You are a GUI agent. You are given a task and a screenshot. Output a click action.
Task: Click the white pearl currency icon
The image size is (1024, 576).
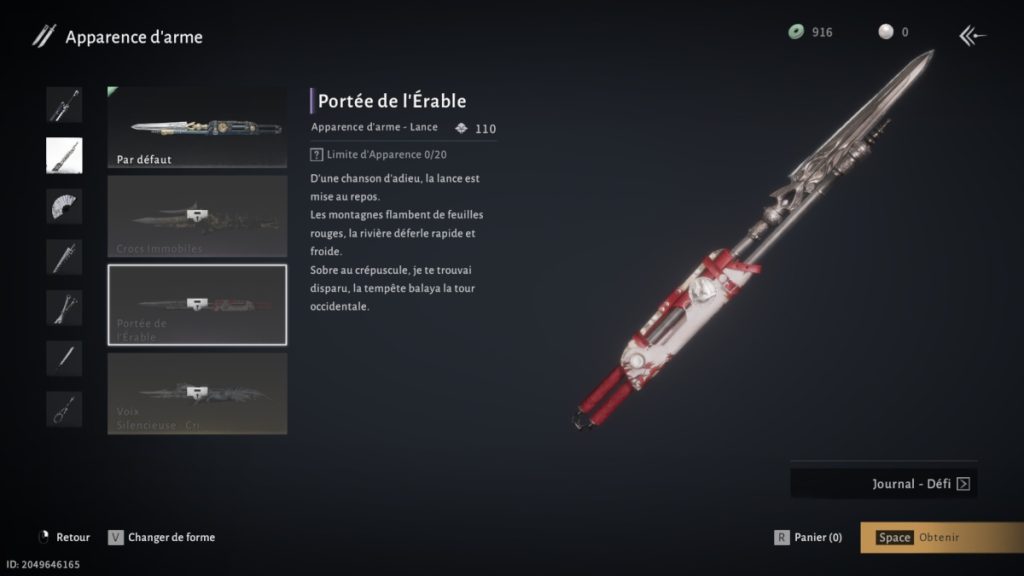[x=884, y=32]
